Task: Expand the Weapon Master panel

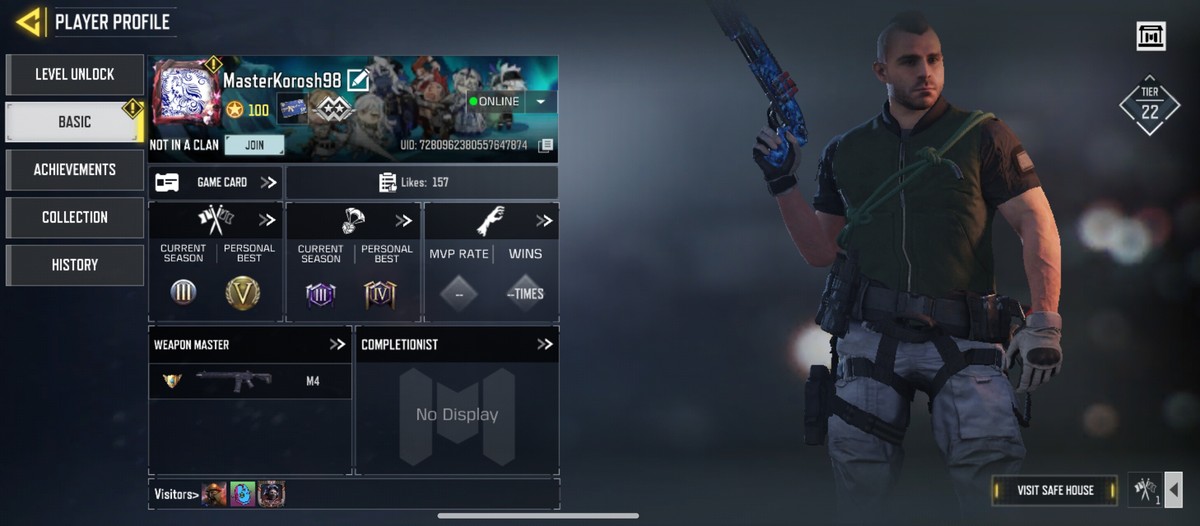Action: pos(337,344)
